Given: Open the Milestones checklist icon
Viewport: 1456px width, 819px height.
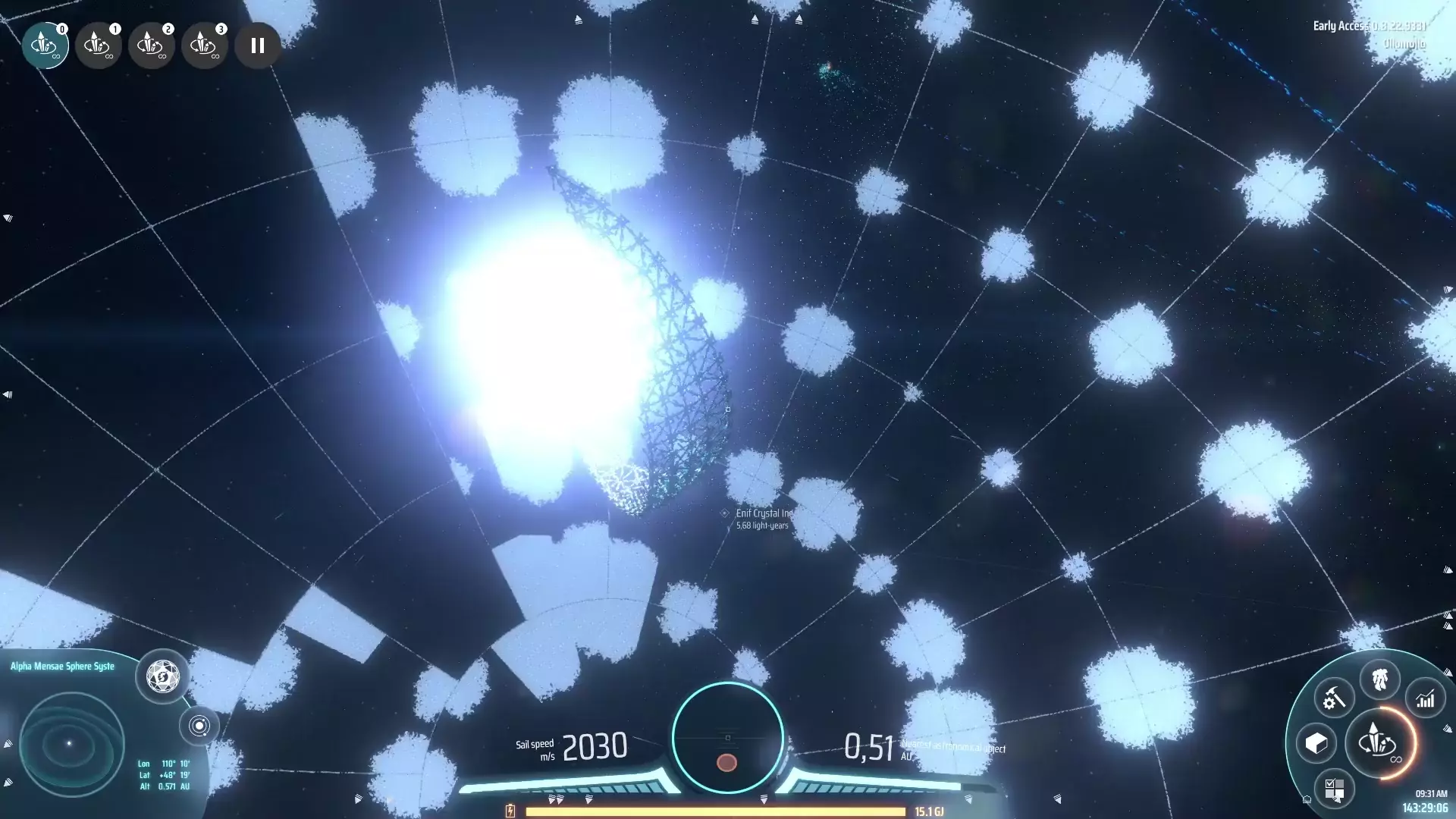Looking at the screenshot, I should pyautogui.click(x=1337, y=789).
